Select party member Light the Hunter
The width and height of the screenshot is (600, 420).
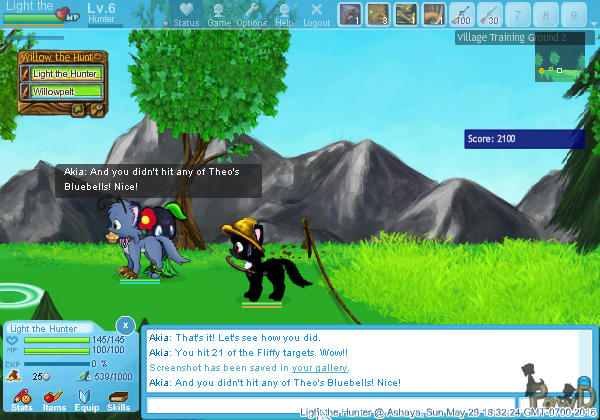[66, 73]
